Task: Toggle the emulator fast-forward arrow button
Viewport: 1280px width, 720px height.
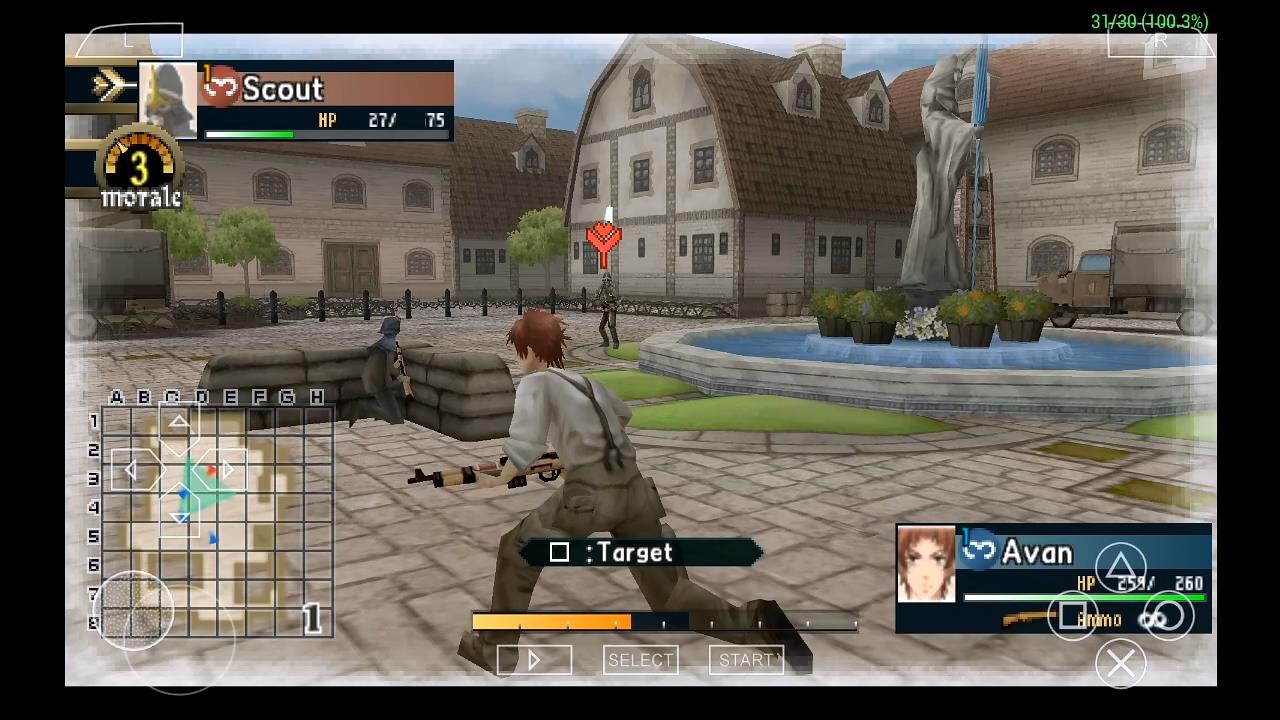Action: (534, 660)
